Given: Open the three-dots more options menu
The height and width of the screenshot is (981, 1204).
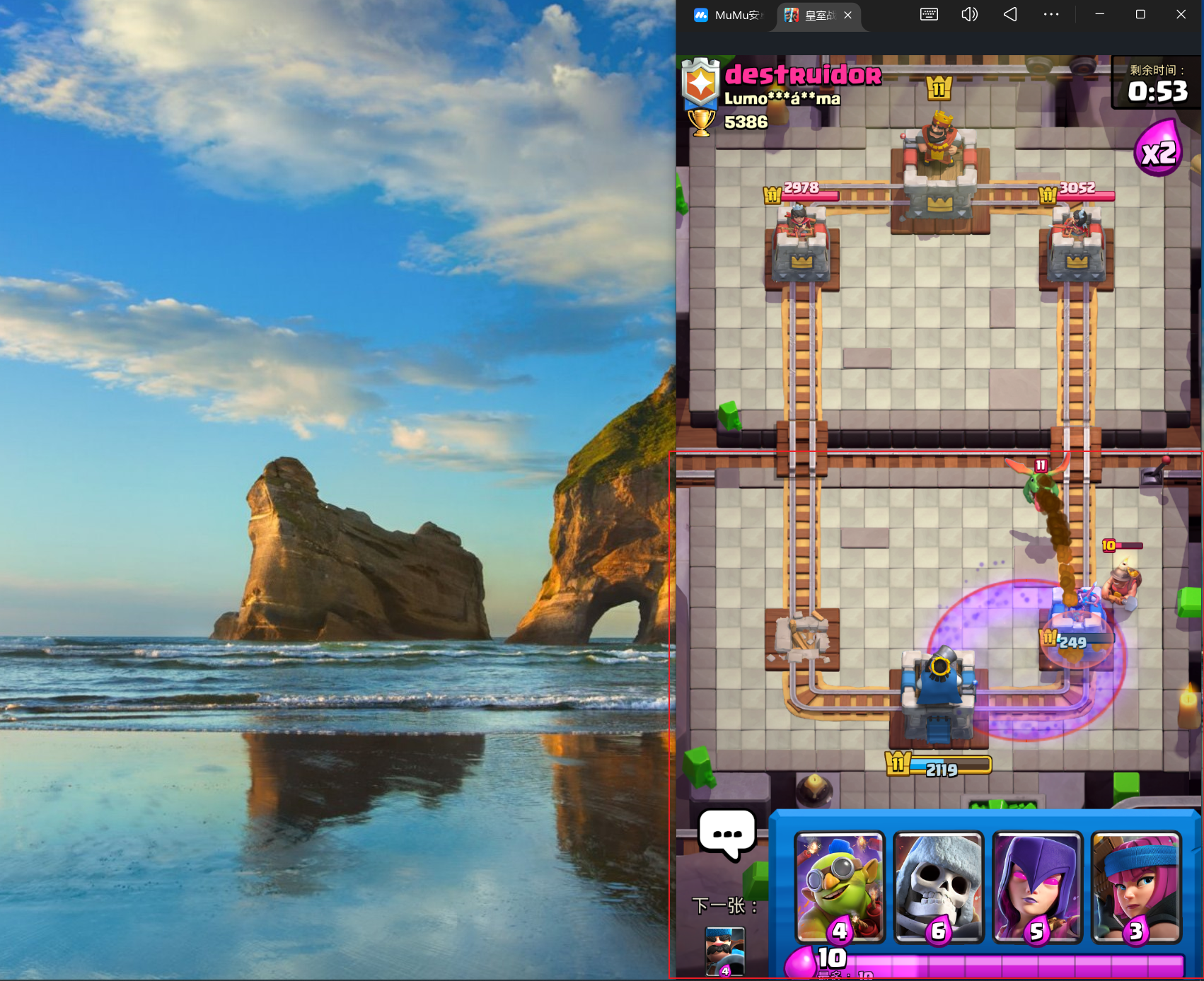Looking at the screenshot, I should 1051,14.
